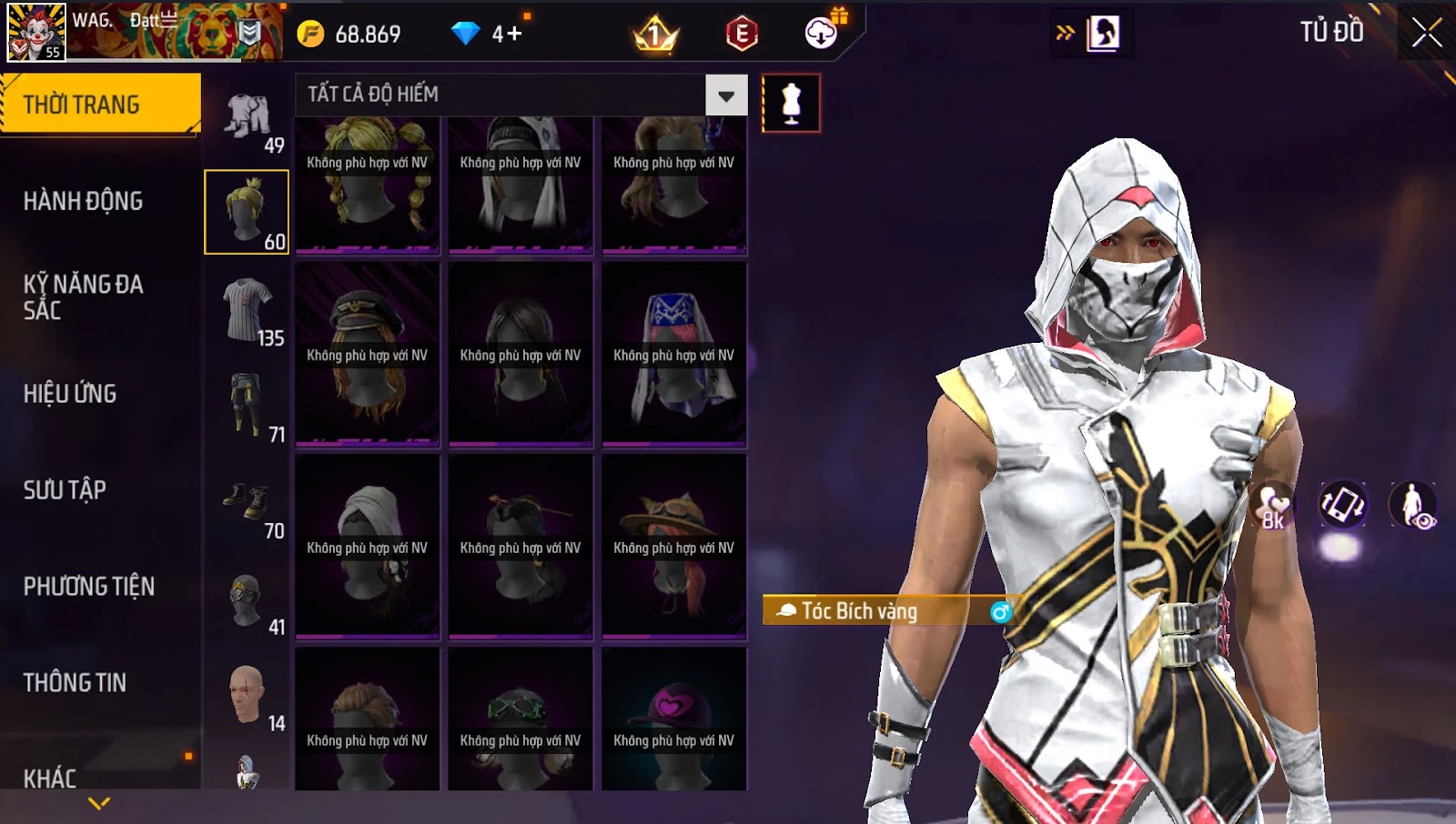Show the PHƯƠNG TIỆN section
Screen dimensions: 1456x824
tap(88, 587)
